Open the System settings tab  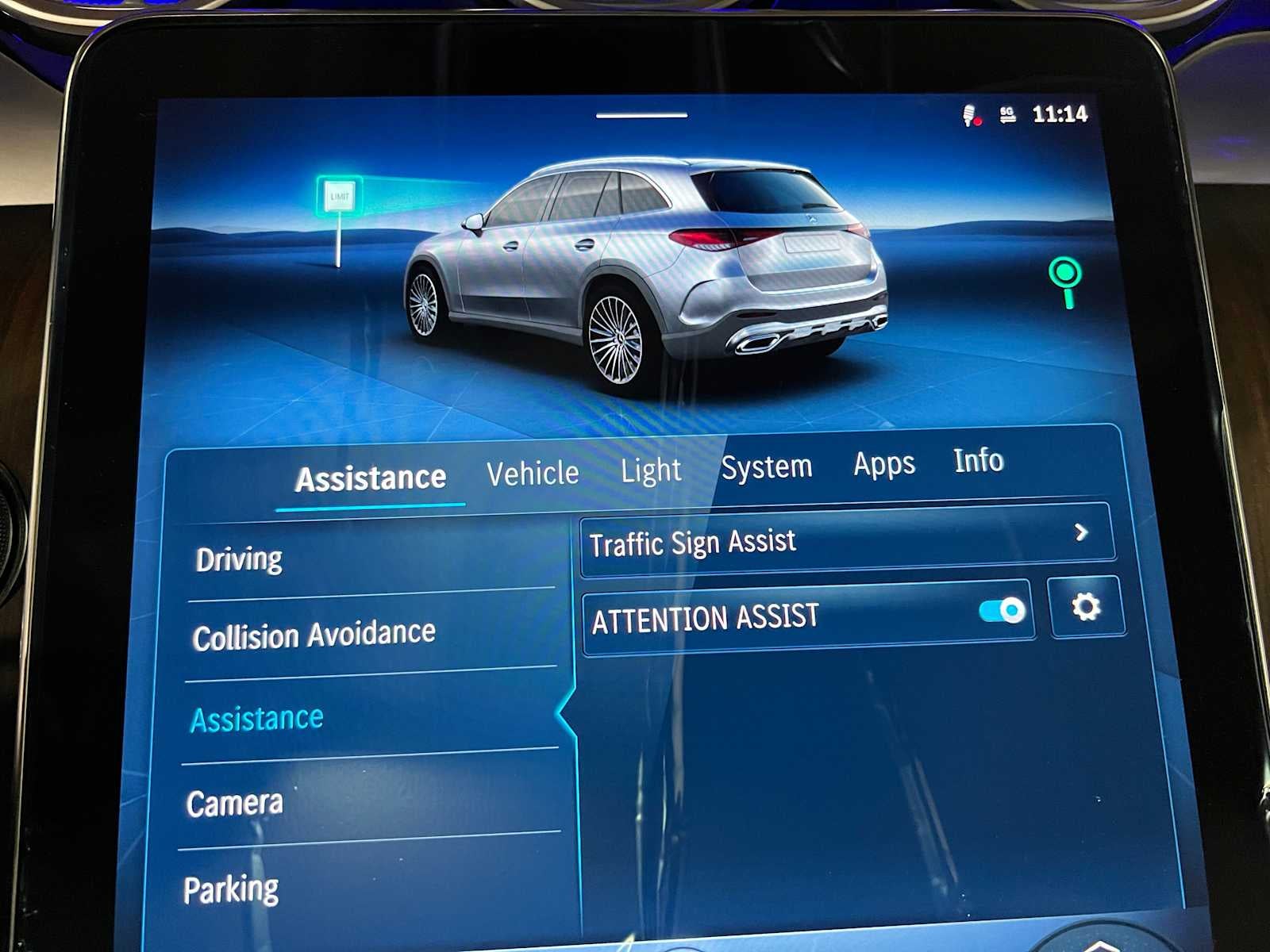(767, 466)
